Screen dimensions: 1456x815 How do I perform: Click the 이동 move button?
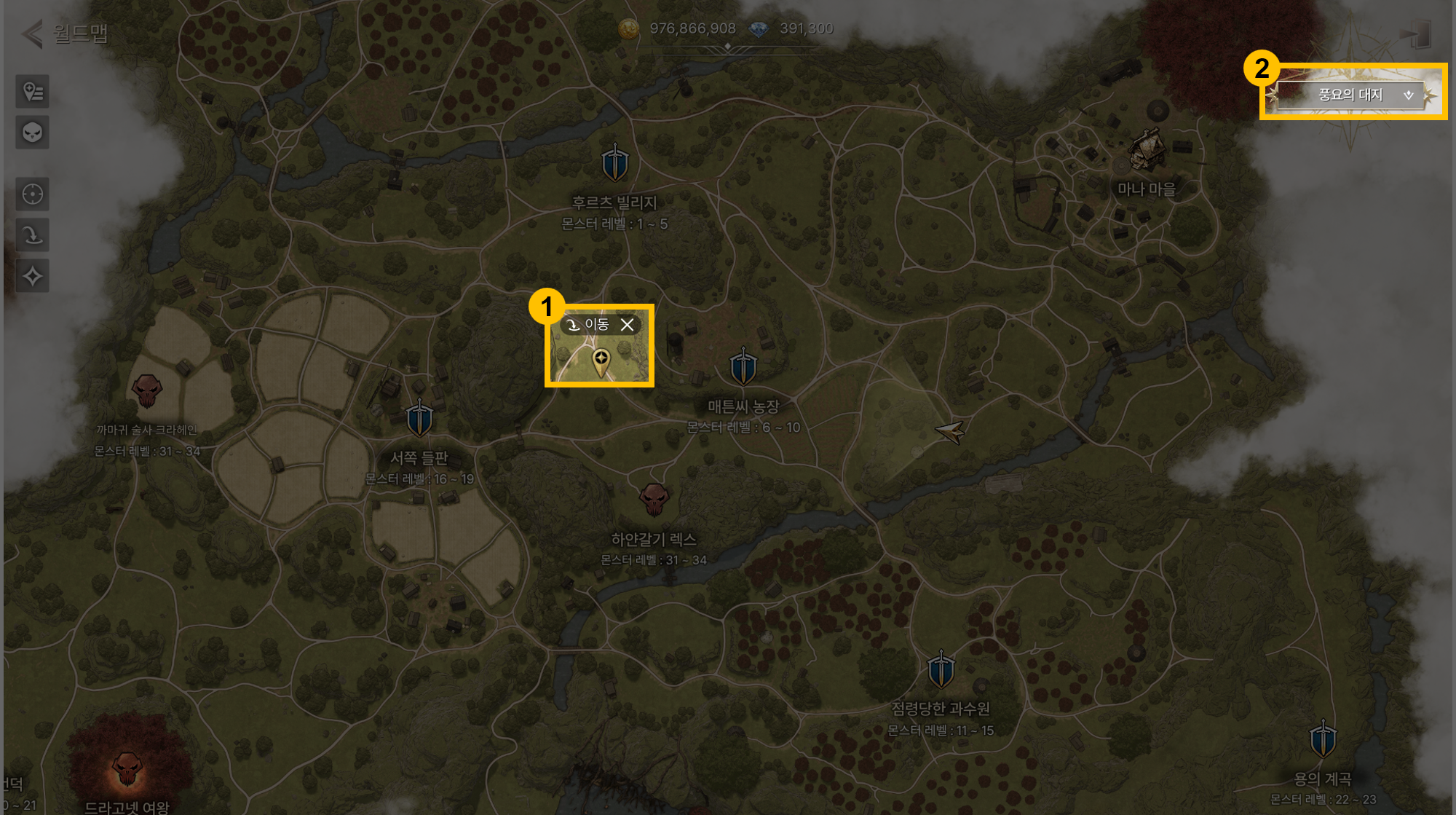pyautogui.click(x=589, y=325)
